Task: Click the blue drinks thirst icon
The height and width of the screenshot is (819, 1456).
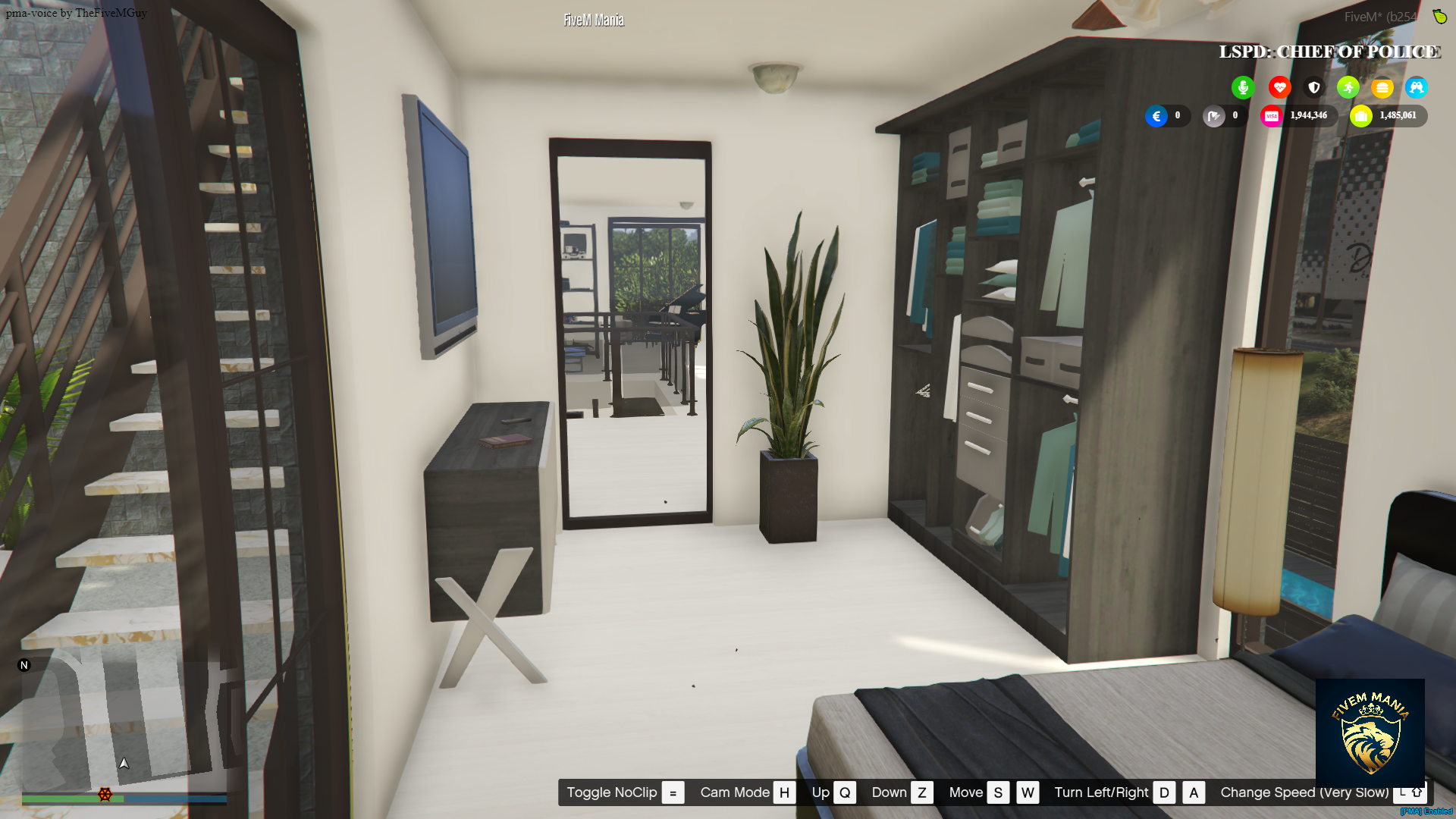Action: 1417,87
